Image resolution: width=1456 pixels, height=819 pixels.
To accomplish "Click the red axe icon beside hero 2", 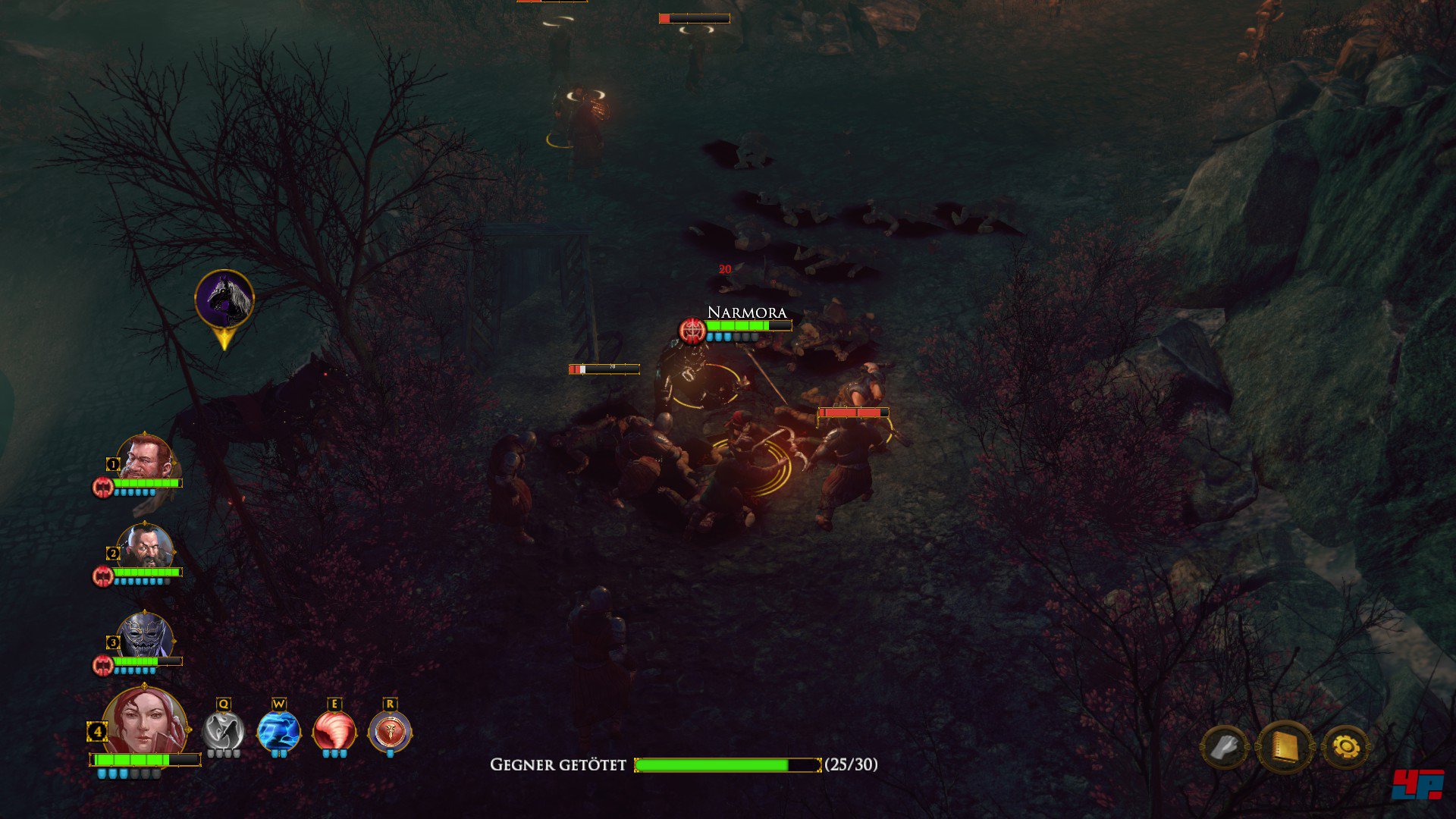I will coord(102,576).
